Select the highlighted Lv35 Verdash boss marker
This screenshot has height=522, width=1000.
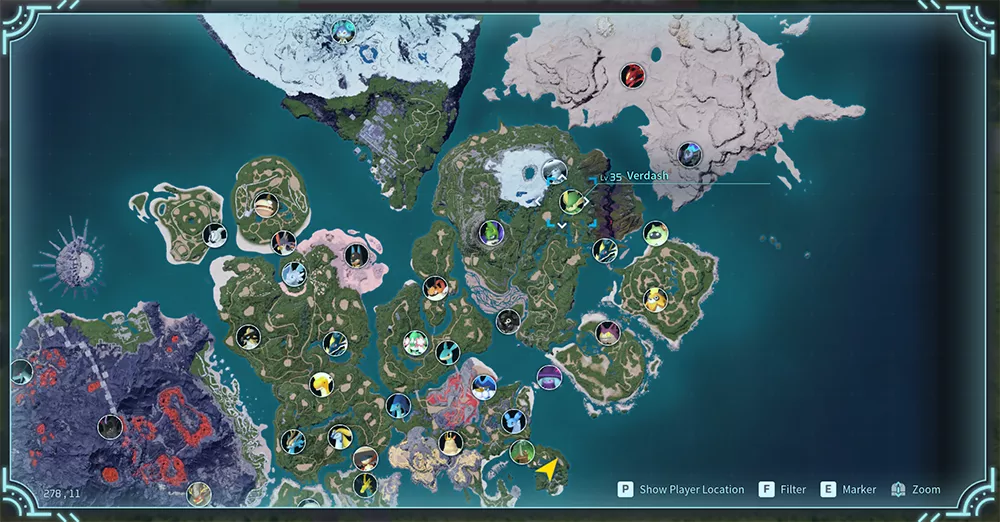point(571,201)
